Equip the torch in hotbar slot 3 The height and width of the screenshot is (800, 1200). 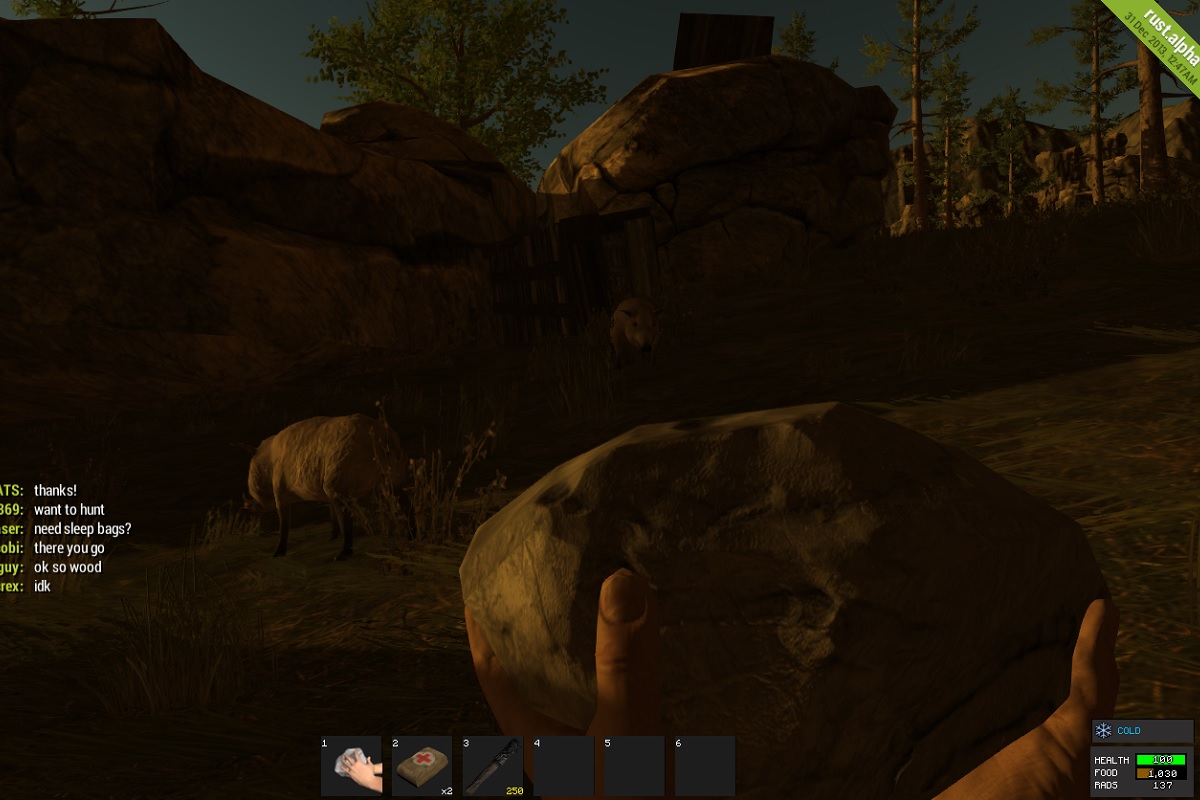(x=493, y=767)
